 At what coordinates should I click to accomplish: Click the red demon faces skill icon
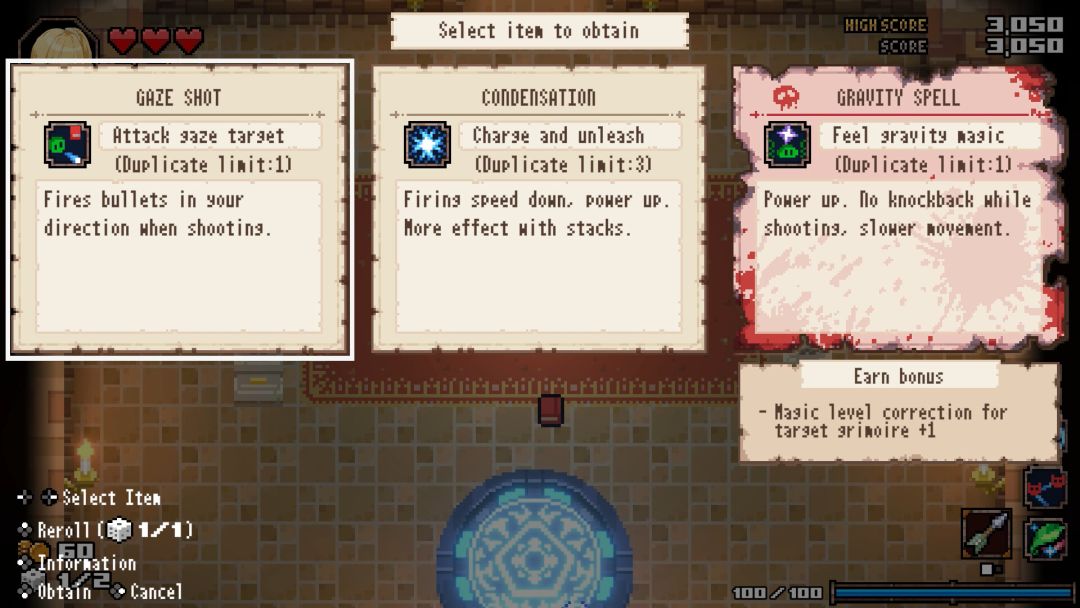(1045, 486)
